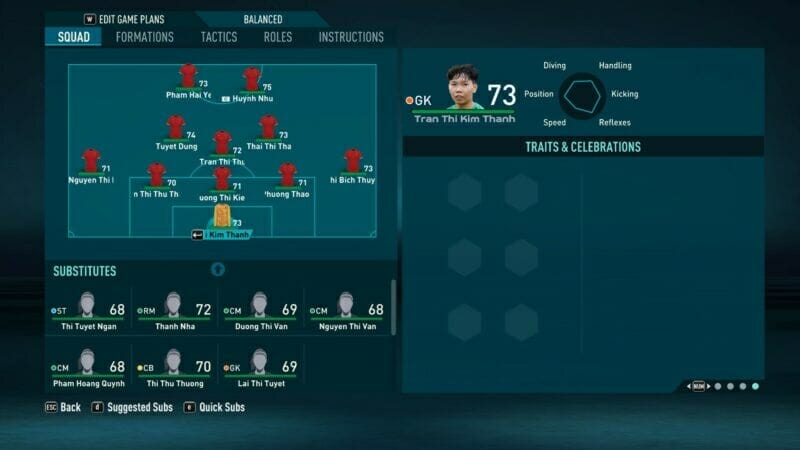Go Back from squad screen
The height and width of the screenshot is (450, 800).
click(x=62, y=407)
